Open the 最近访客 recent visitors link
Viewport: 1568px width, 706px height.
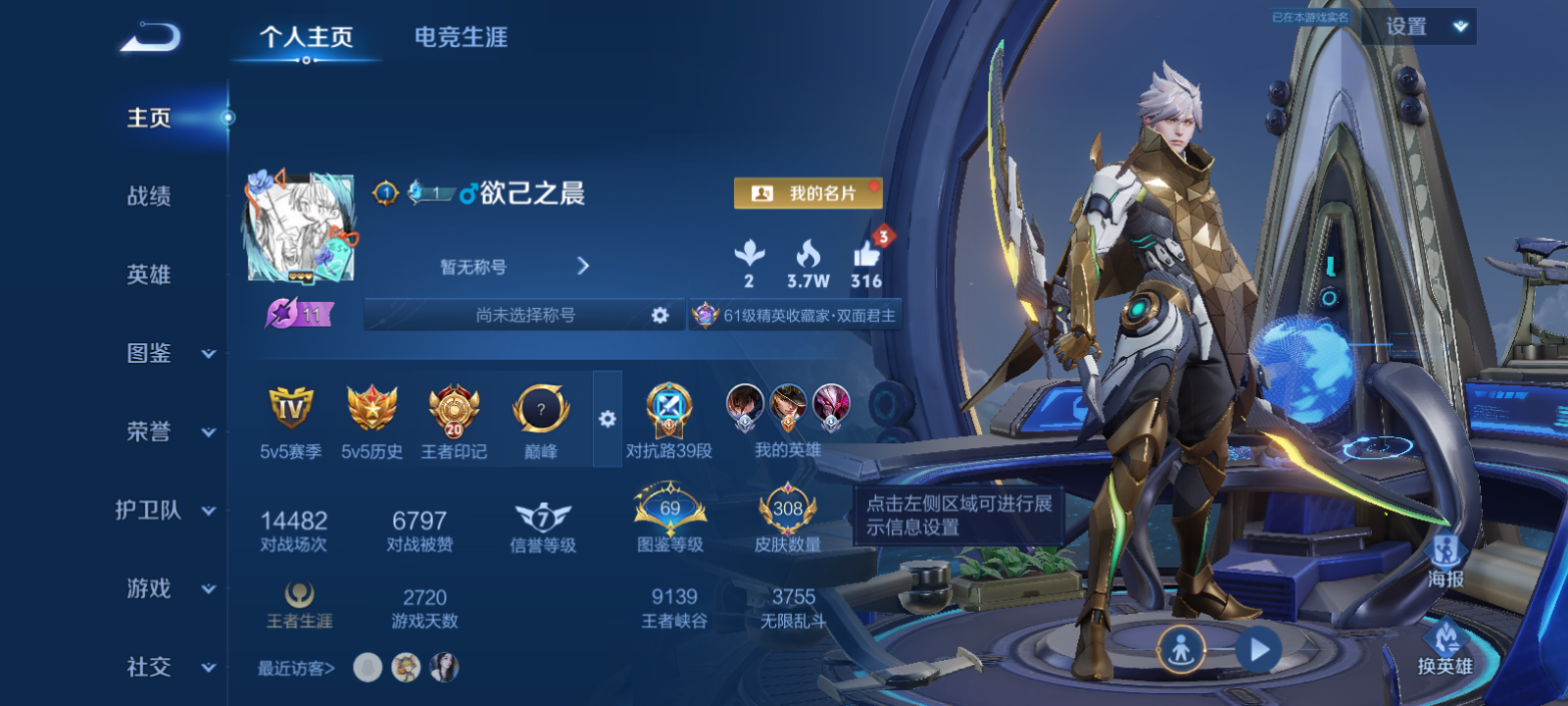click(294, 668)
